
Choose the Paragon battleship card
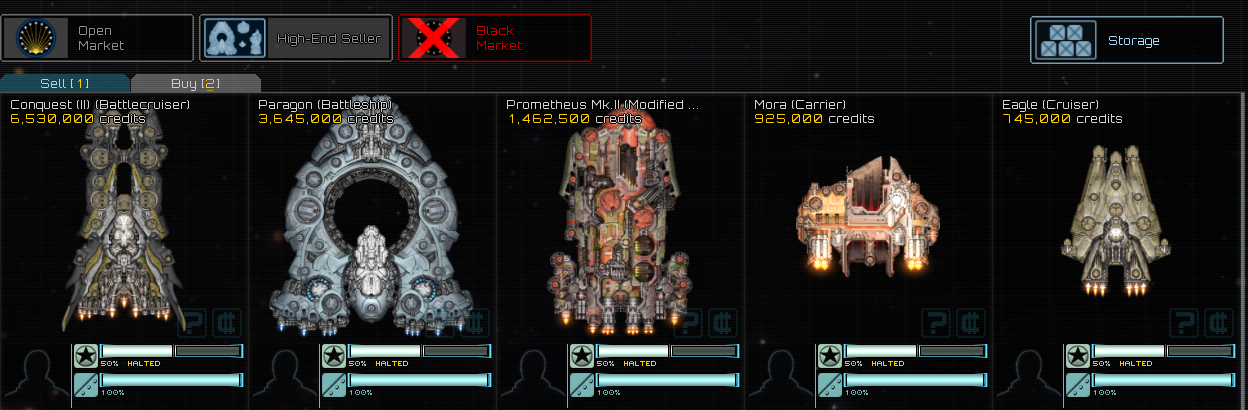[x=372, y=220]
